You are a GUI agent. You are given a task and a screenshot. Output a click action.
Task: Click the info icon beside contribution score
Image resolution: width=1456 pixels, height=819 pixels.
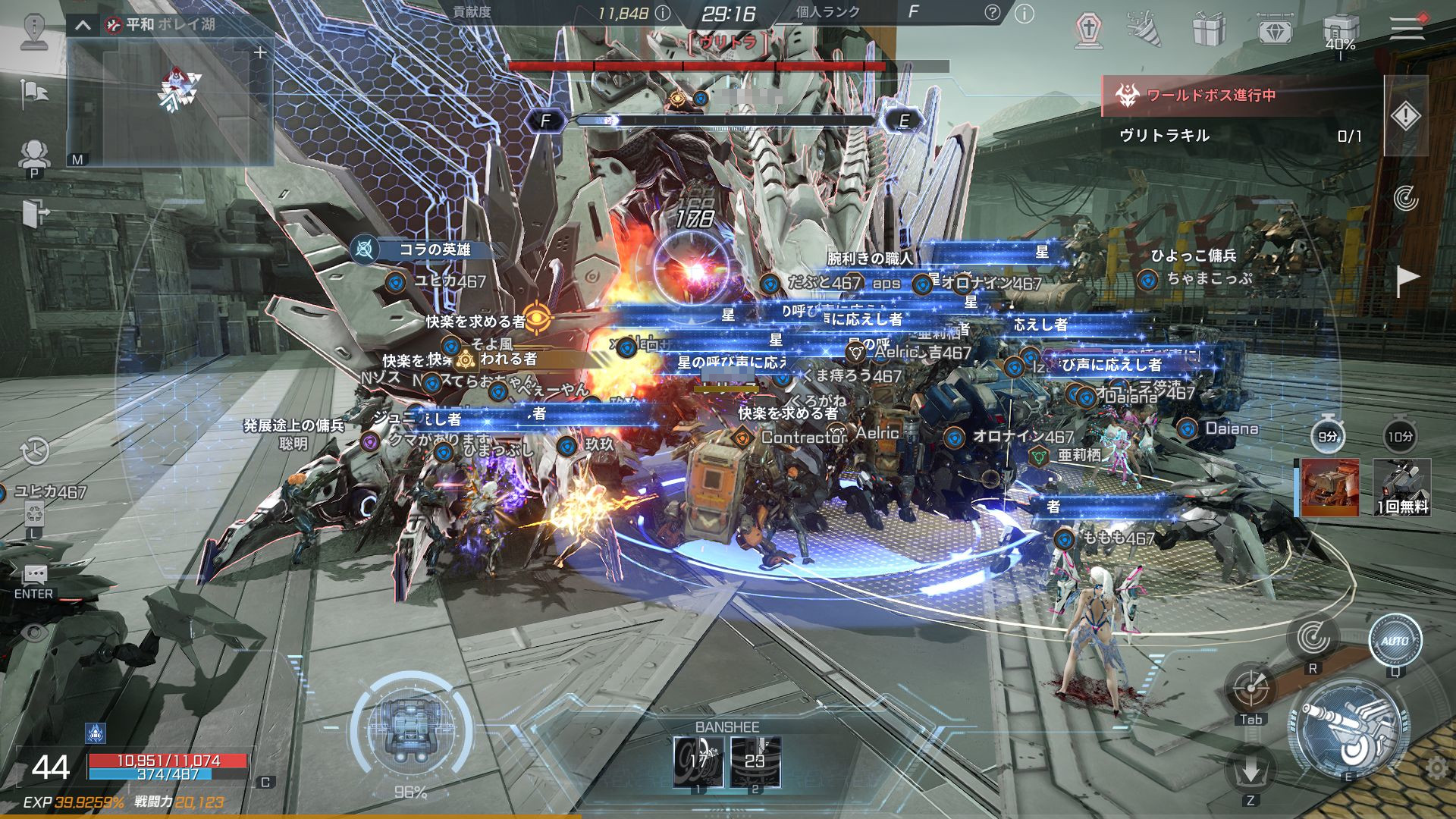click(662, 13)
